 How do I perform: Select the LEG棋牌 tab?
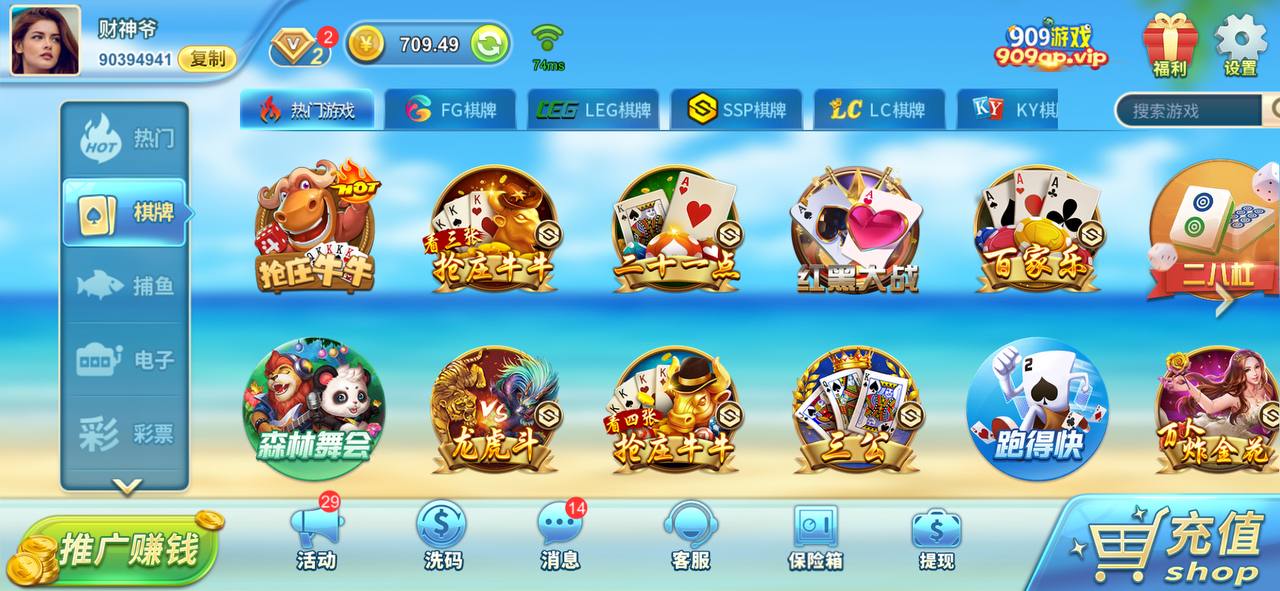[x=593, y=110]
